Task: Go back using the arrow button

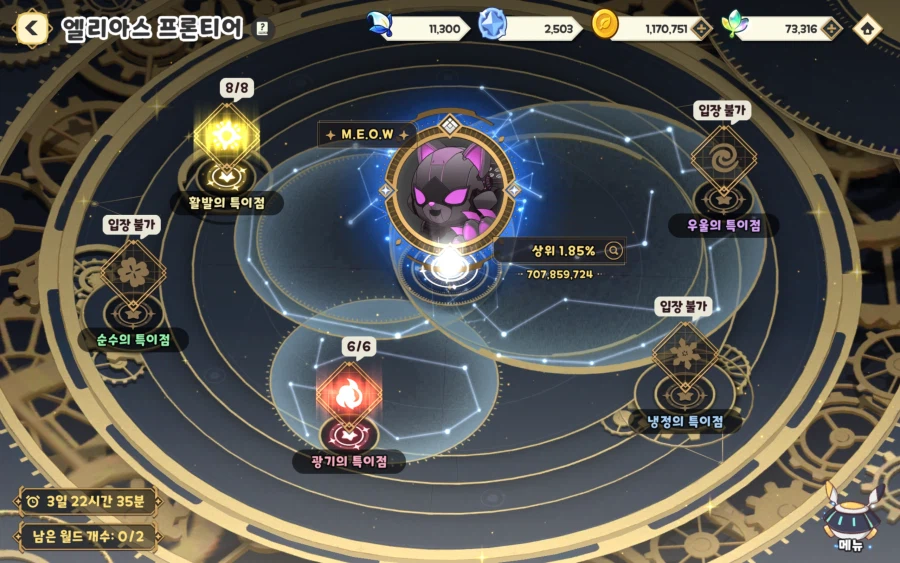Action: (x=32, y=28)
